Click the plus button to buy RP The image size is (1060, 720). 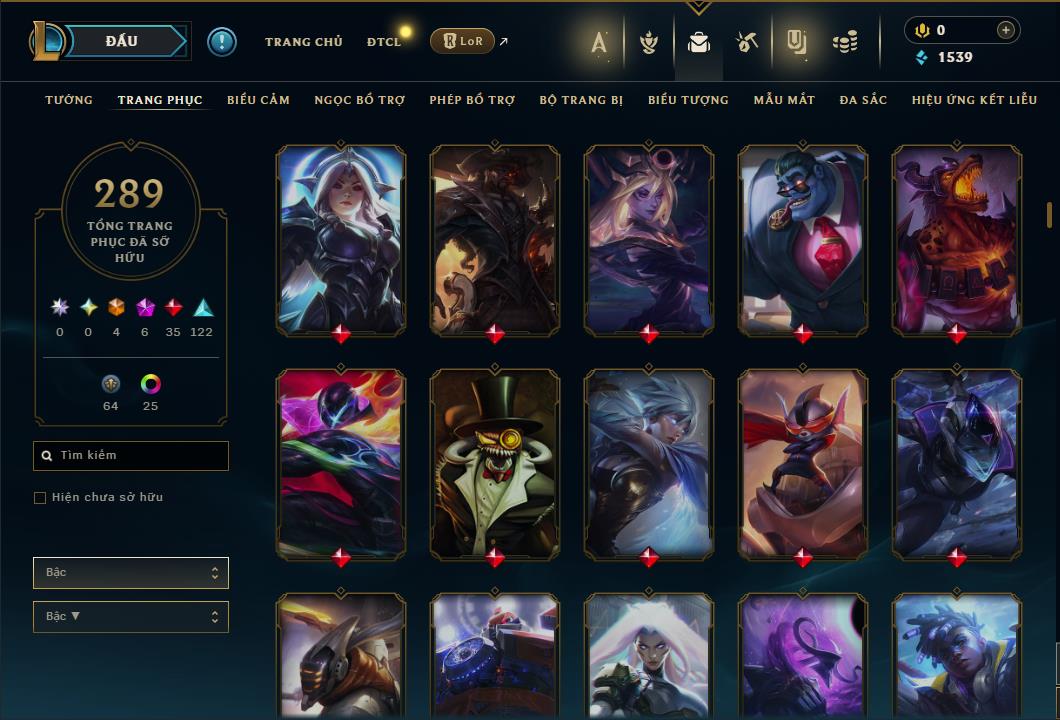[x=1005, y=31]
